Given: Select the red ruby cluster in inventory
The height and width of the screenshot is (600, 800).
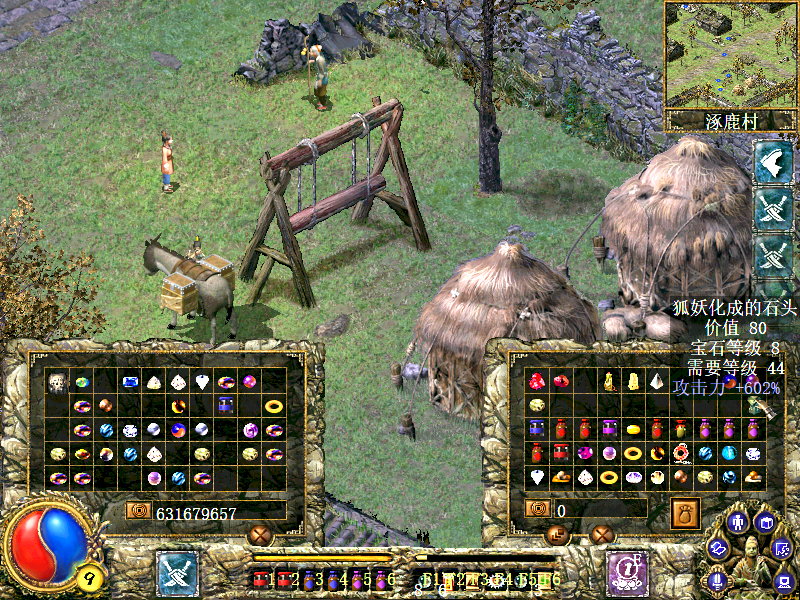Looking at the screenshot, I should pyautogui.click(x=537, y=381).
